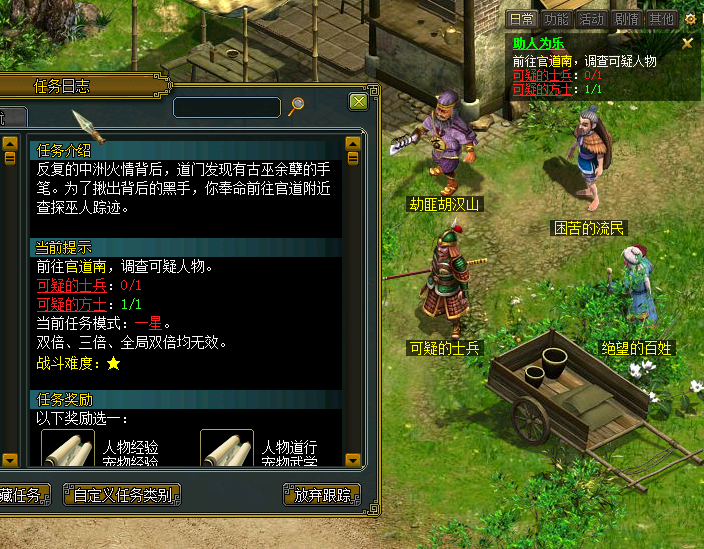Choose the 人物经验 reward scroll
Image resolution: width=704 pixels, height=549 pixels.
[68, 449]
